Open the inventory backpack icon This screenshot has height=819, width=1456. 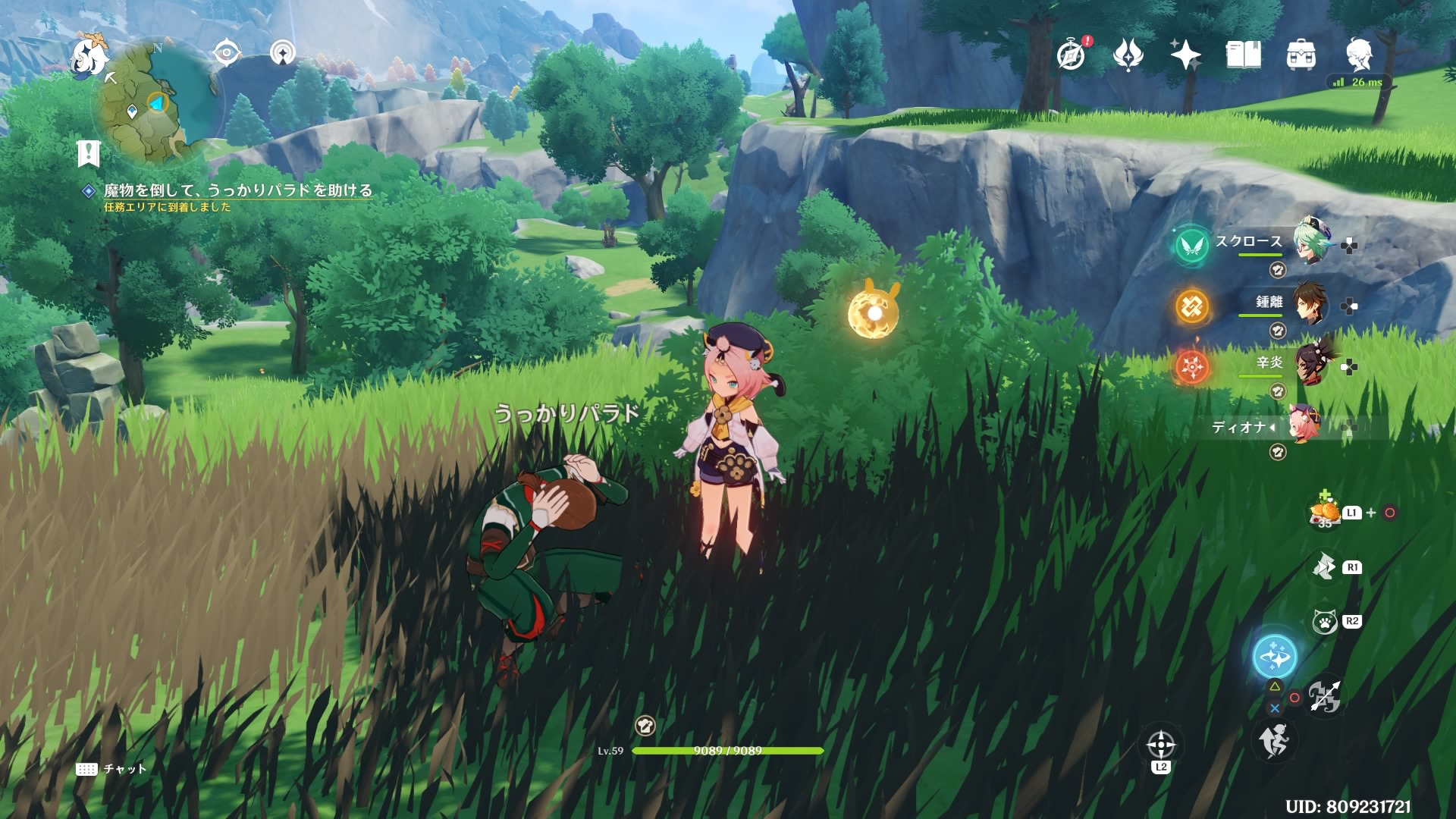1301,55
